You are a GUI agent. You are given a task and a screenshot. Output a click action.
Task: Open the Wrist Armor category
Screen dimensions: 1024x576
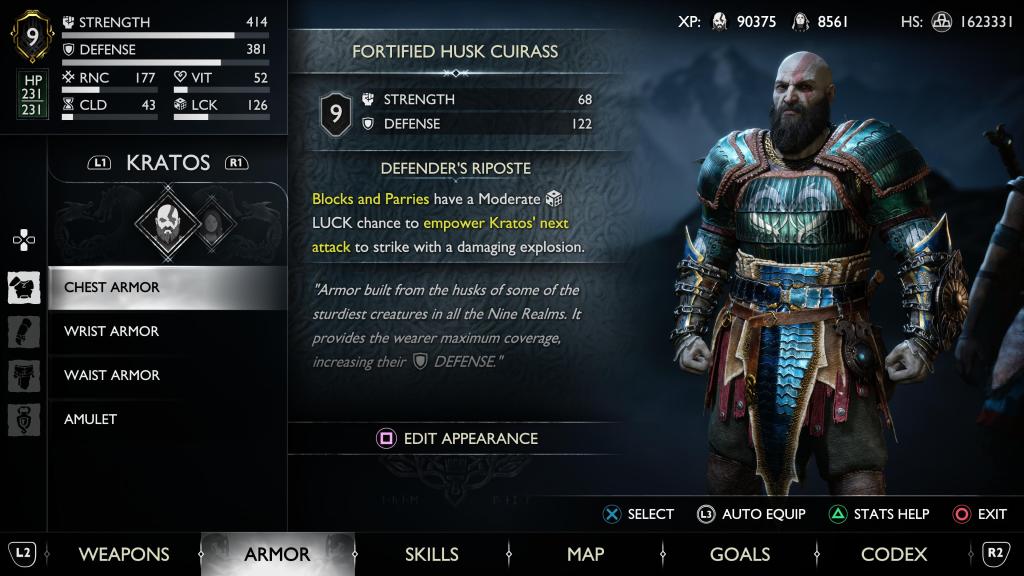[112, 331]
